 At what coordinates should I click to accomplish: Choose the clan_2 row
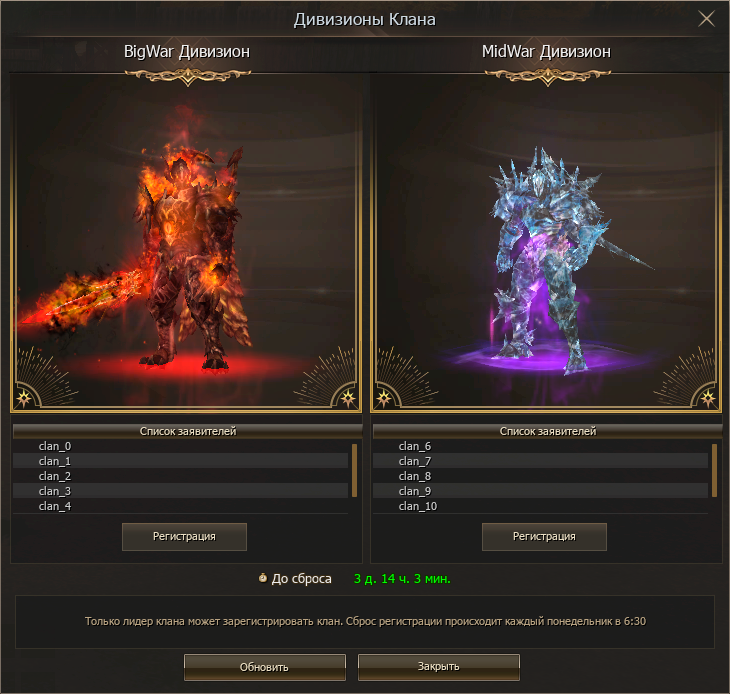(x=180, y=476)
